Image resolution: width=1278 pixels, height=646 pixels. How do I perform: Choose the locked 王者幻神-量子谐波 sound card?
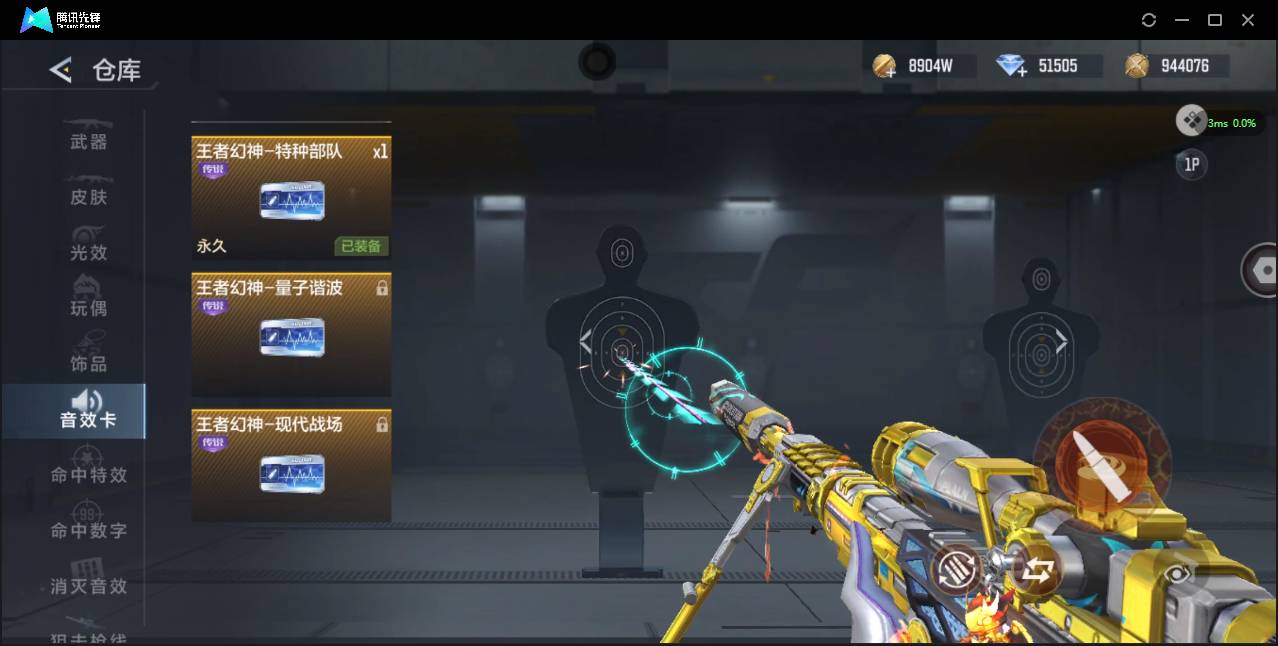(x=291, y=334)
